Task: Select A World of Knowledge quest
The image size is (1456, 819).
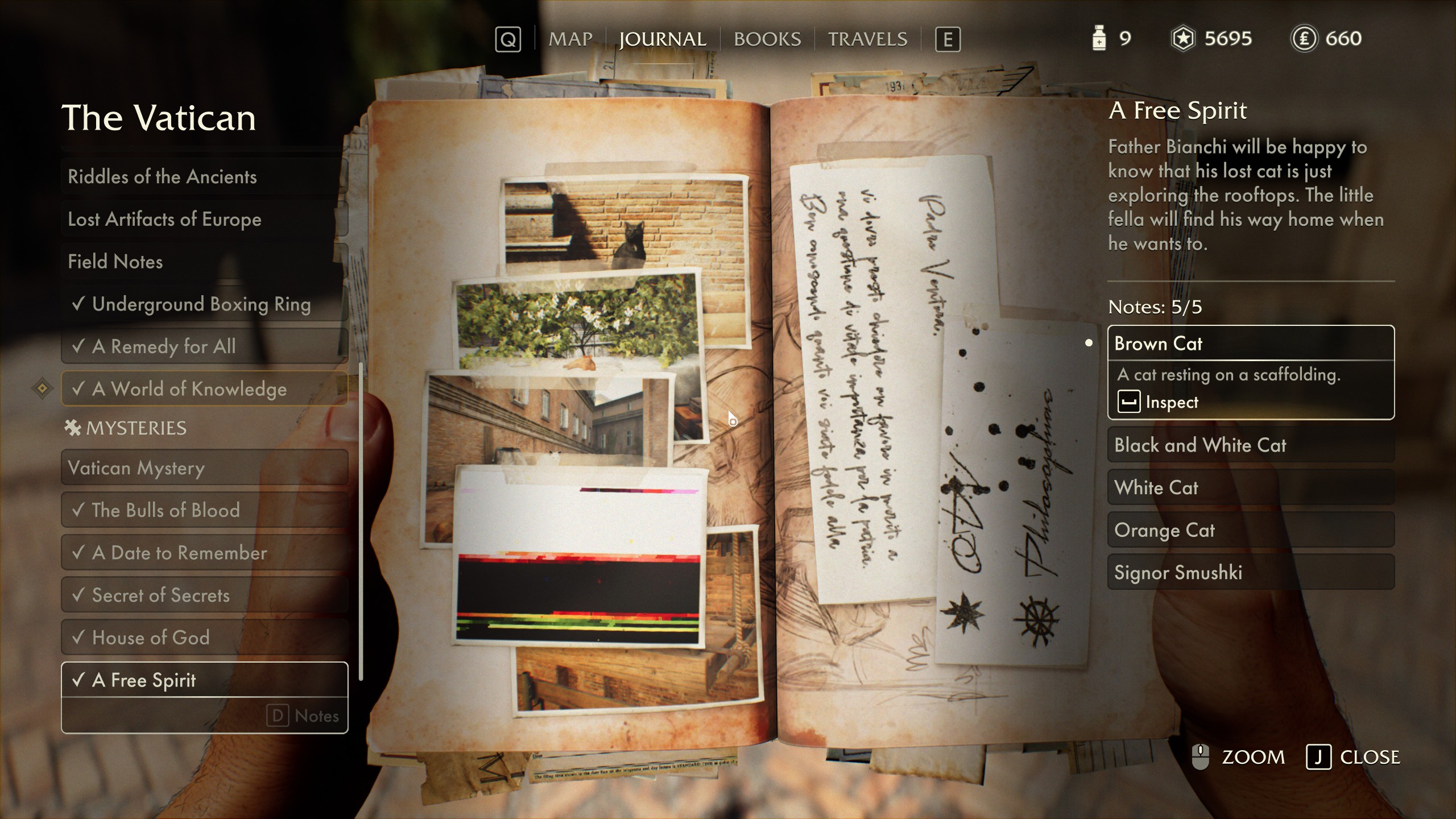Action: 204,389
